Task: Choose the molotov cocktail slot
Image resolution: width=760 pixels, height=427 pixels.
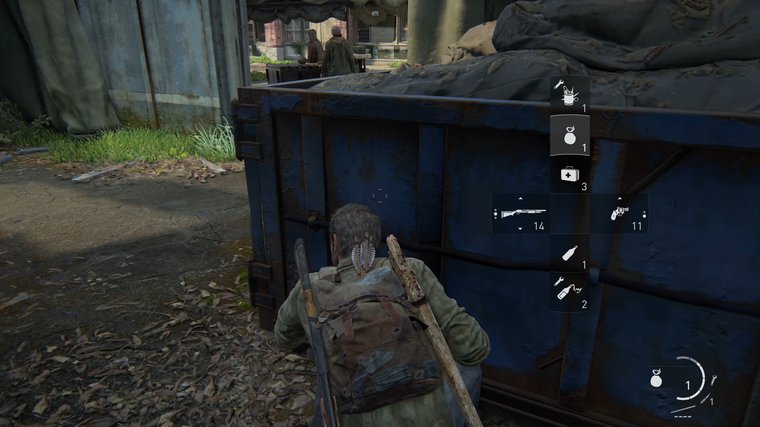Action: 569,291
